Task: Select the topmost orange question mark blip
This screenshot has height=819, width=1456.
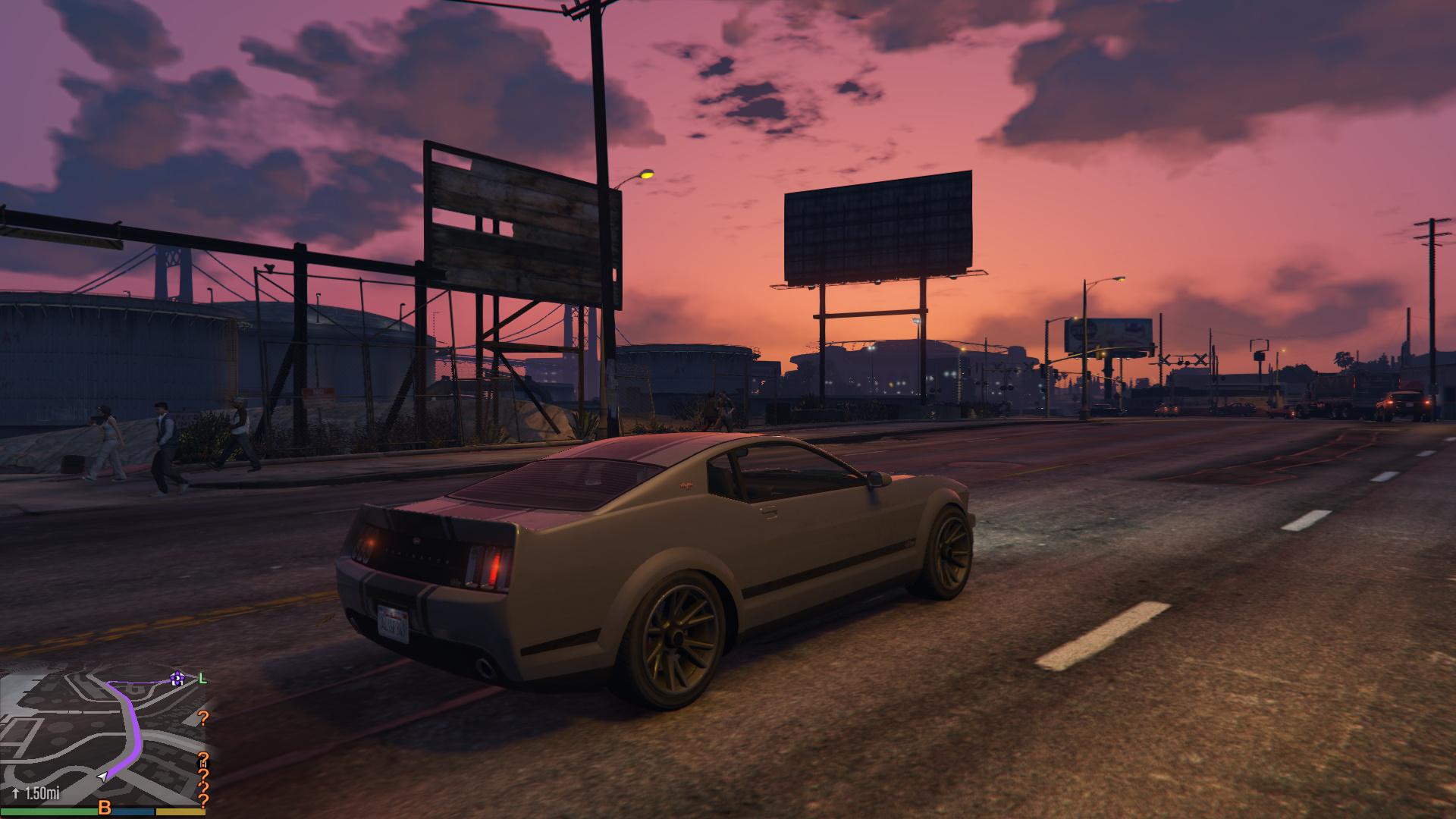Action: 203,718
